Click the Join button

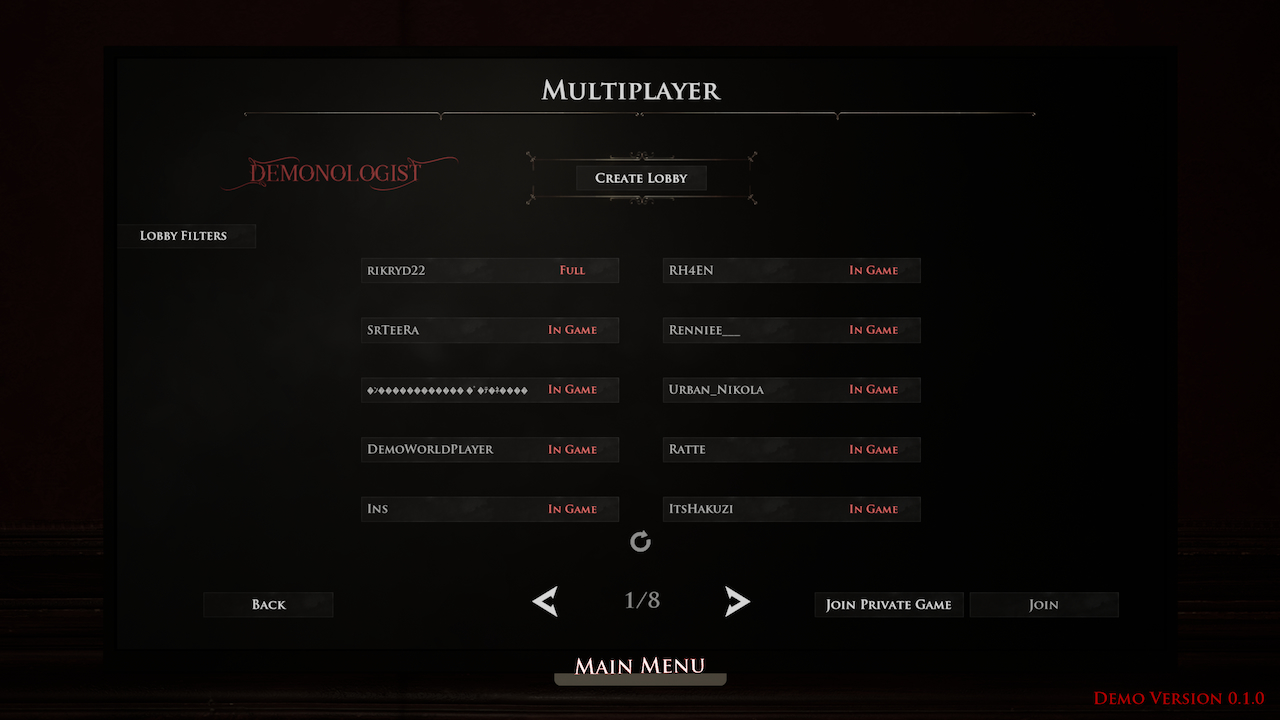point(1043,604)
